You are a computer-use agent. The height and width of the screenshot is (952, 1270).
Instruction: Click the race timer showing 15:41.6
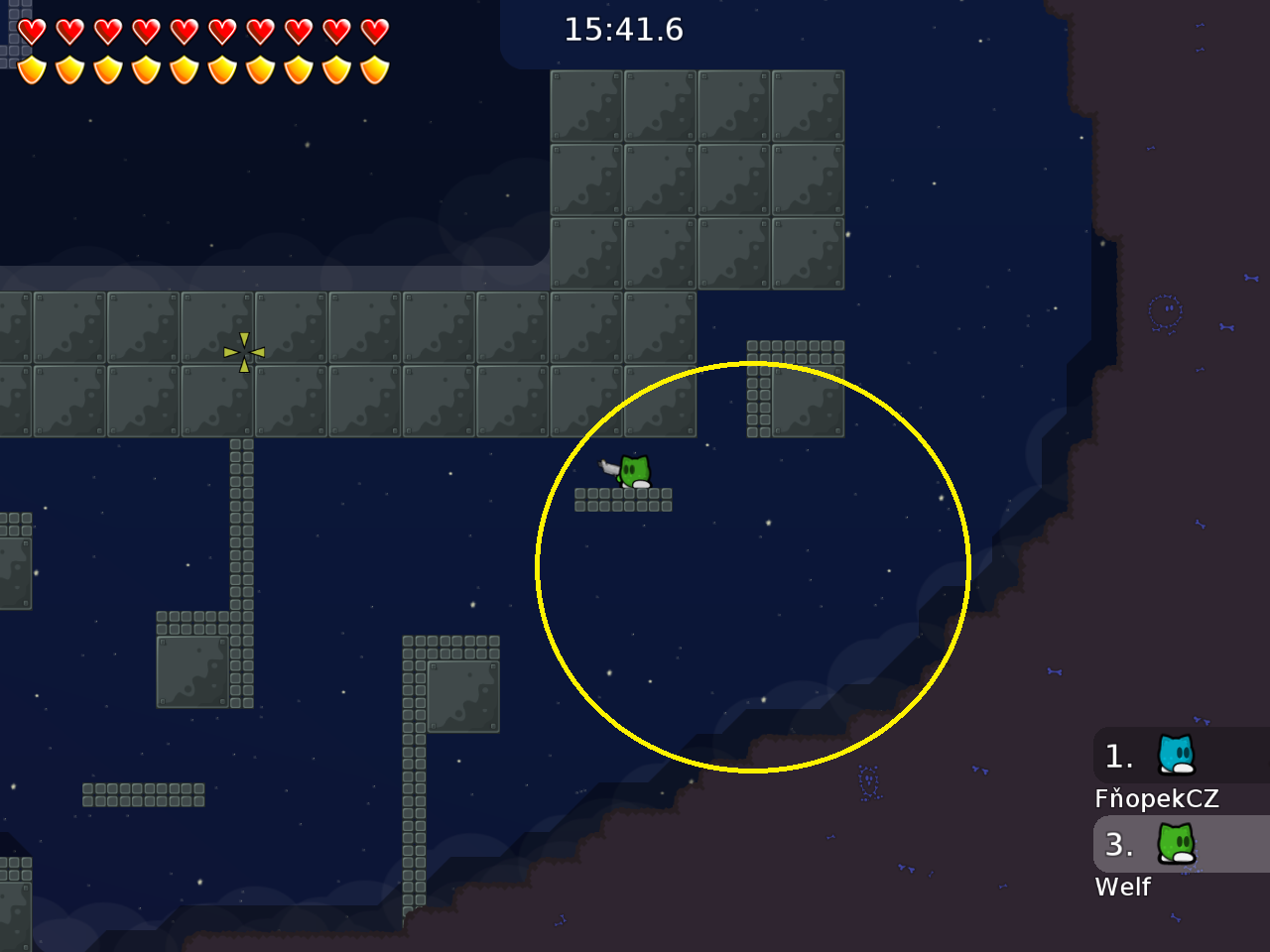624,30
